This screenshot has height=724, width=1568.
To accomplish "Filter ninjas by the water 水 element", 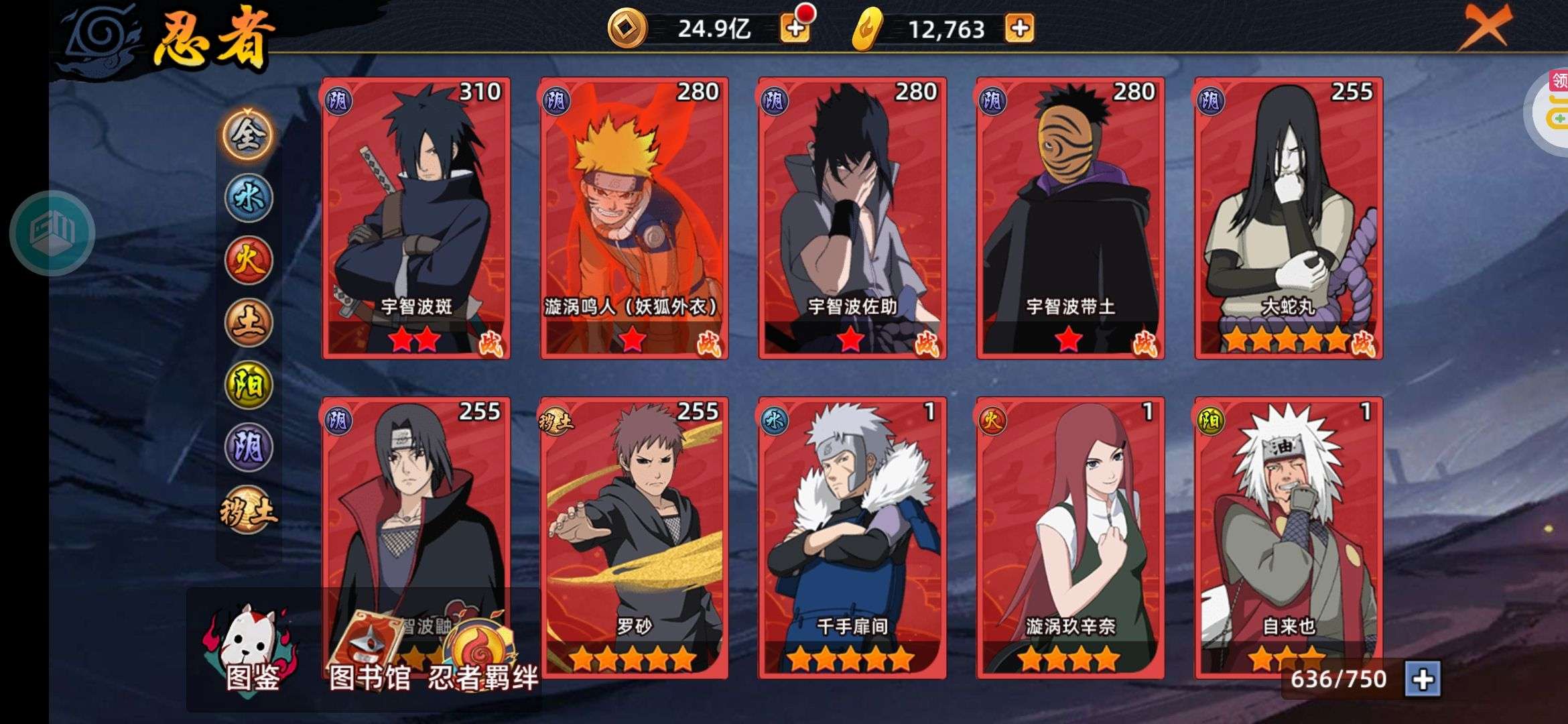I will [248, 198].
